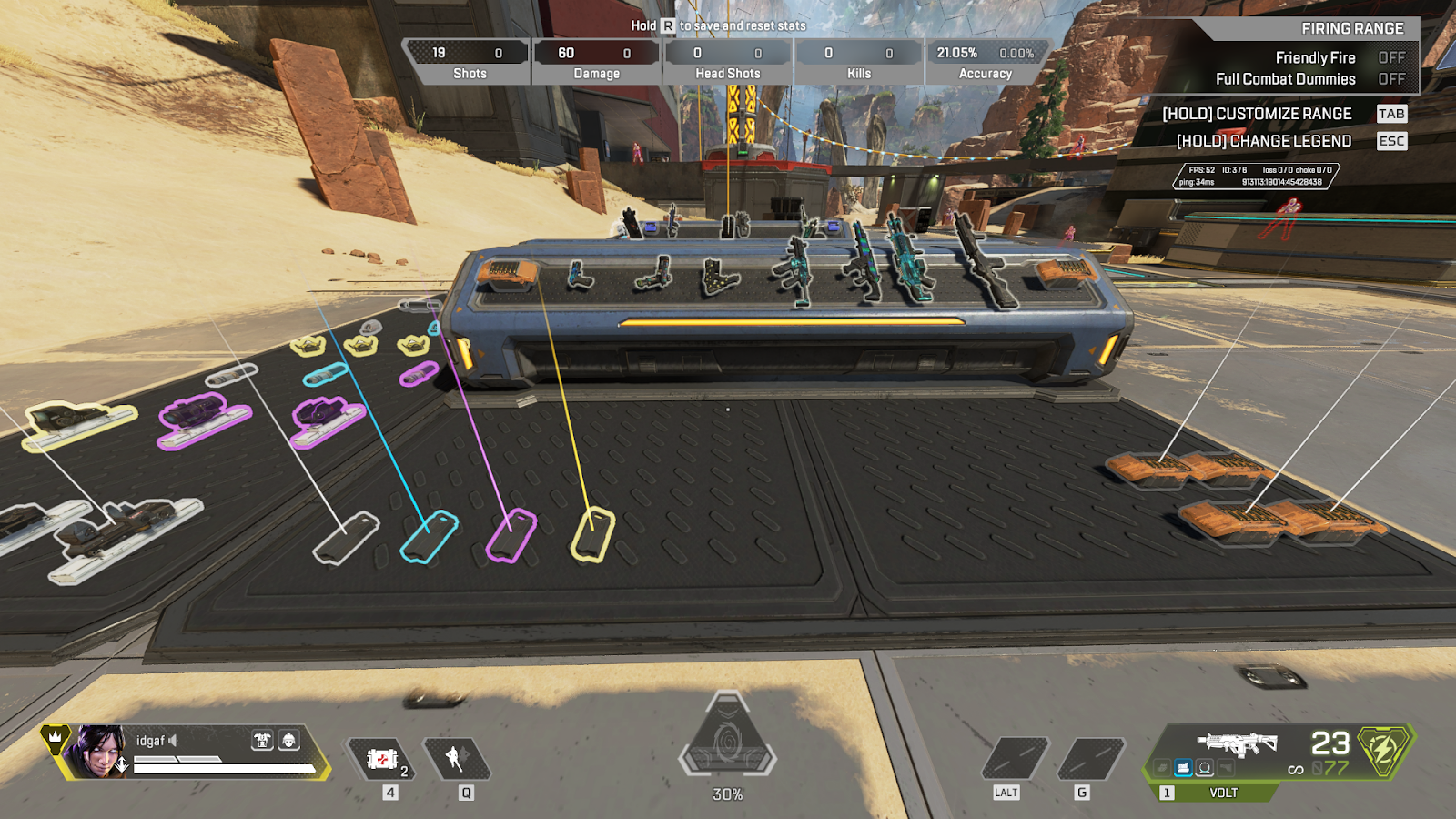
Task: Select the healing item slot
Action: coord(382,759)
